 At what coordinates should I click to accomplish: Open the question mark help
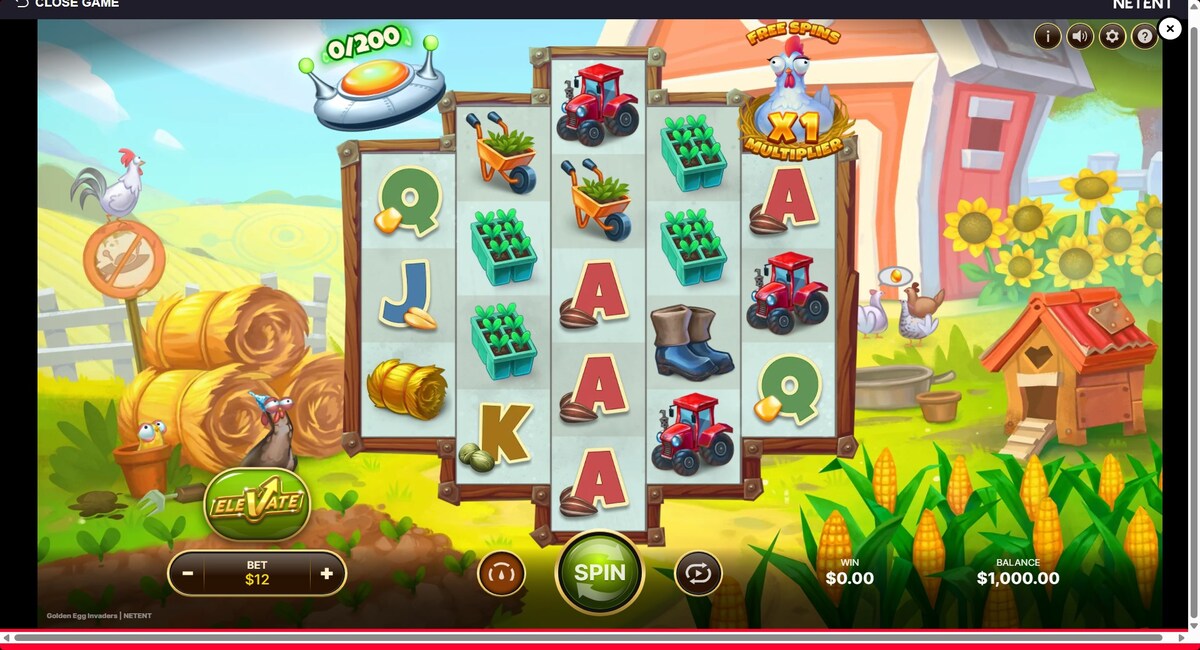coord(1144,37)
